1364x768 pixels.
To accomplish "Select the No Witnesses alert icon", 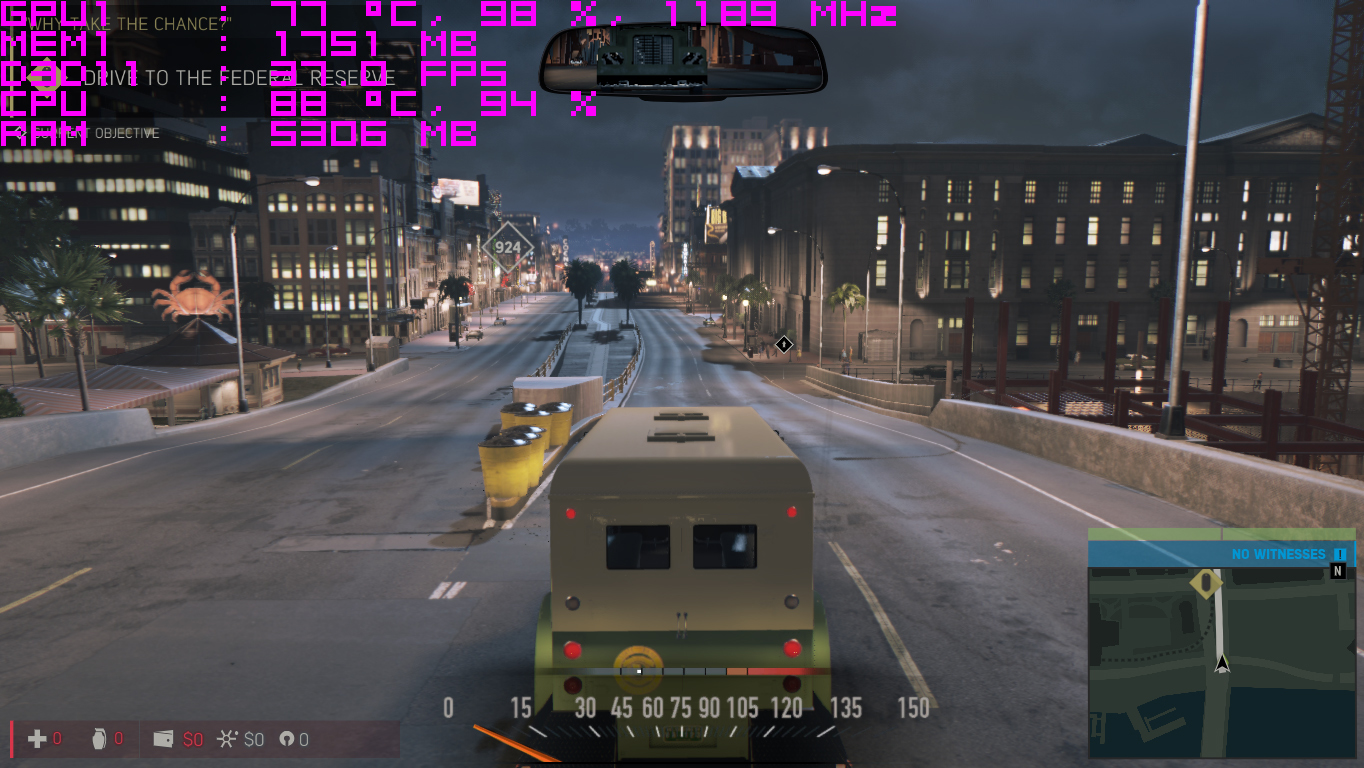I will [x=1340, y=554].
